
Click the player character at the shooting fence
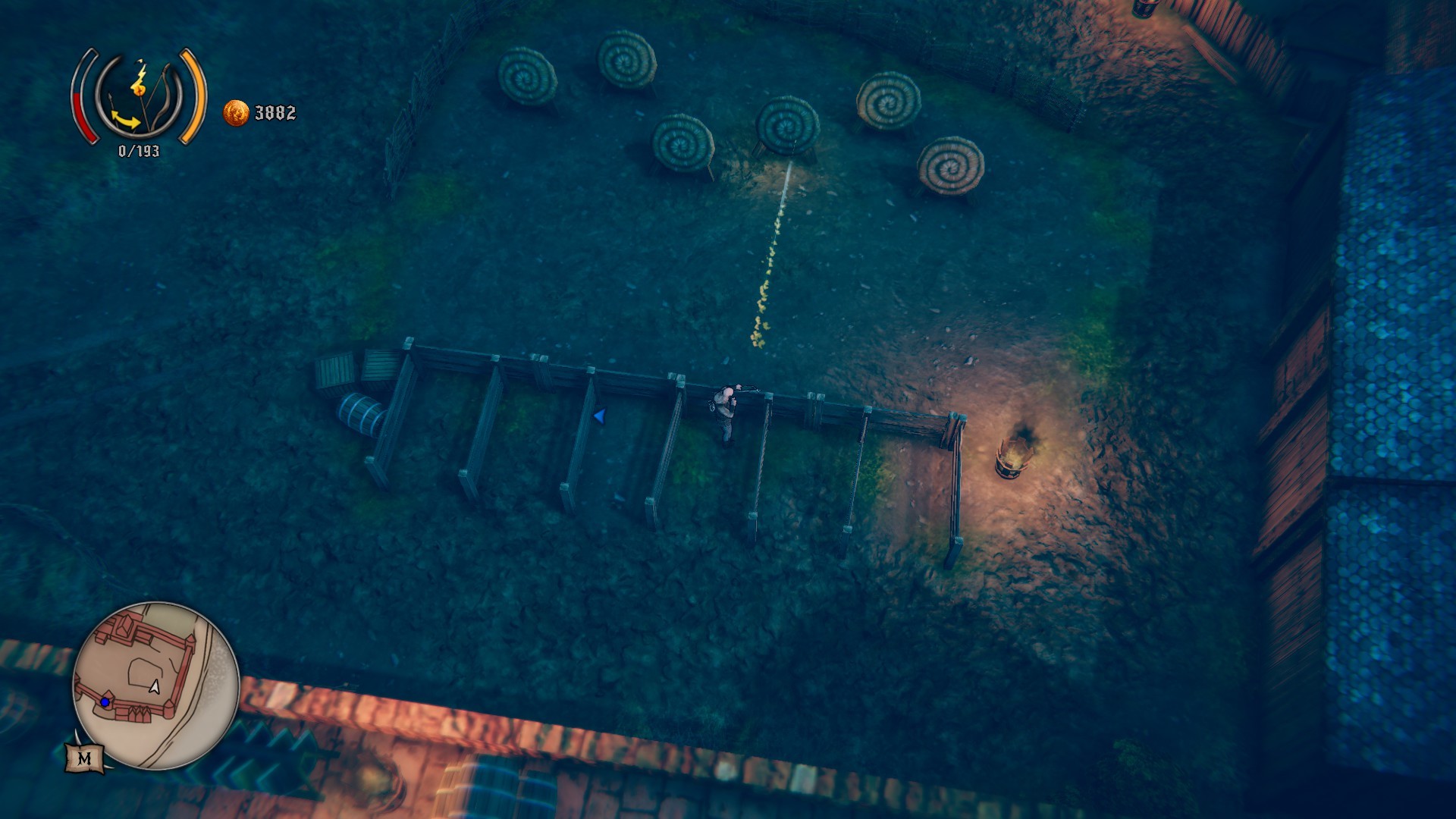(x=726, y=409)
